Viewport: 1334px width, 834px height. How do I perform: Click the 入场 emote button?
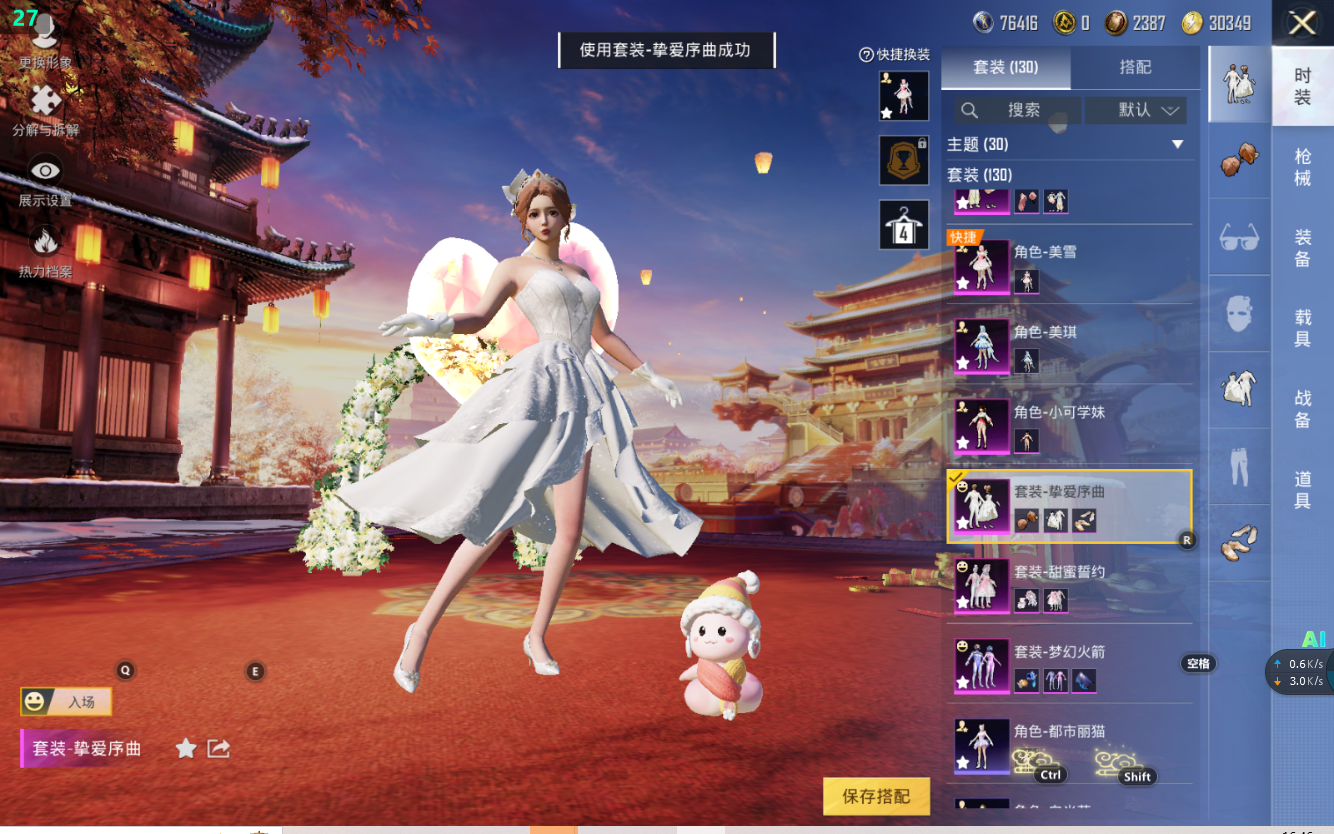click(66, 702)
